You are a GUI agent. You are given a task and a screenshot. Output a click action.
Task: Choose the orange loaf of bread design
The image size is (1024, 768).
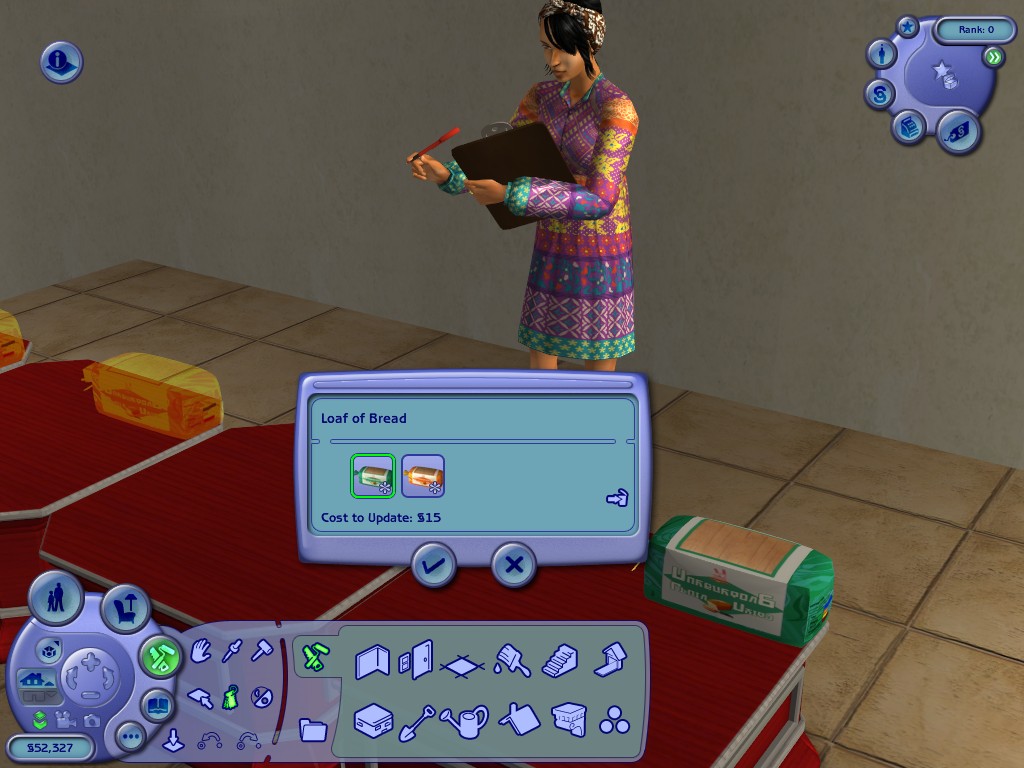click(423, 476)
